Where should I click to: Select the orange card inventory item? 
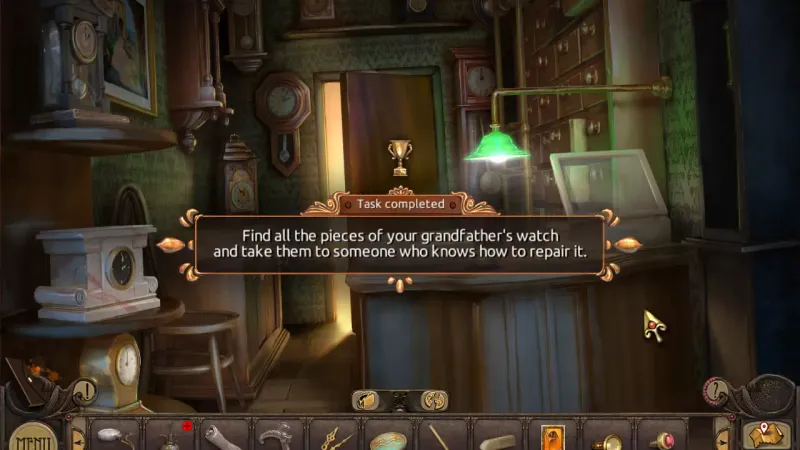[x=552, y=437]
